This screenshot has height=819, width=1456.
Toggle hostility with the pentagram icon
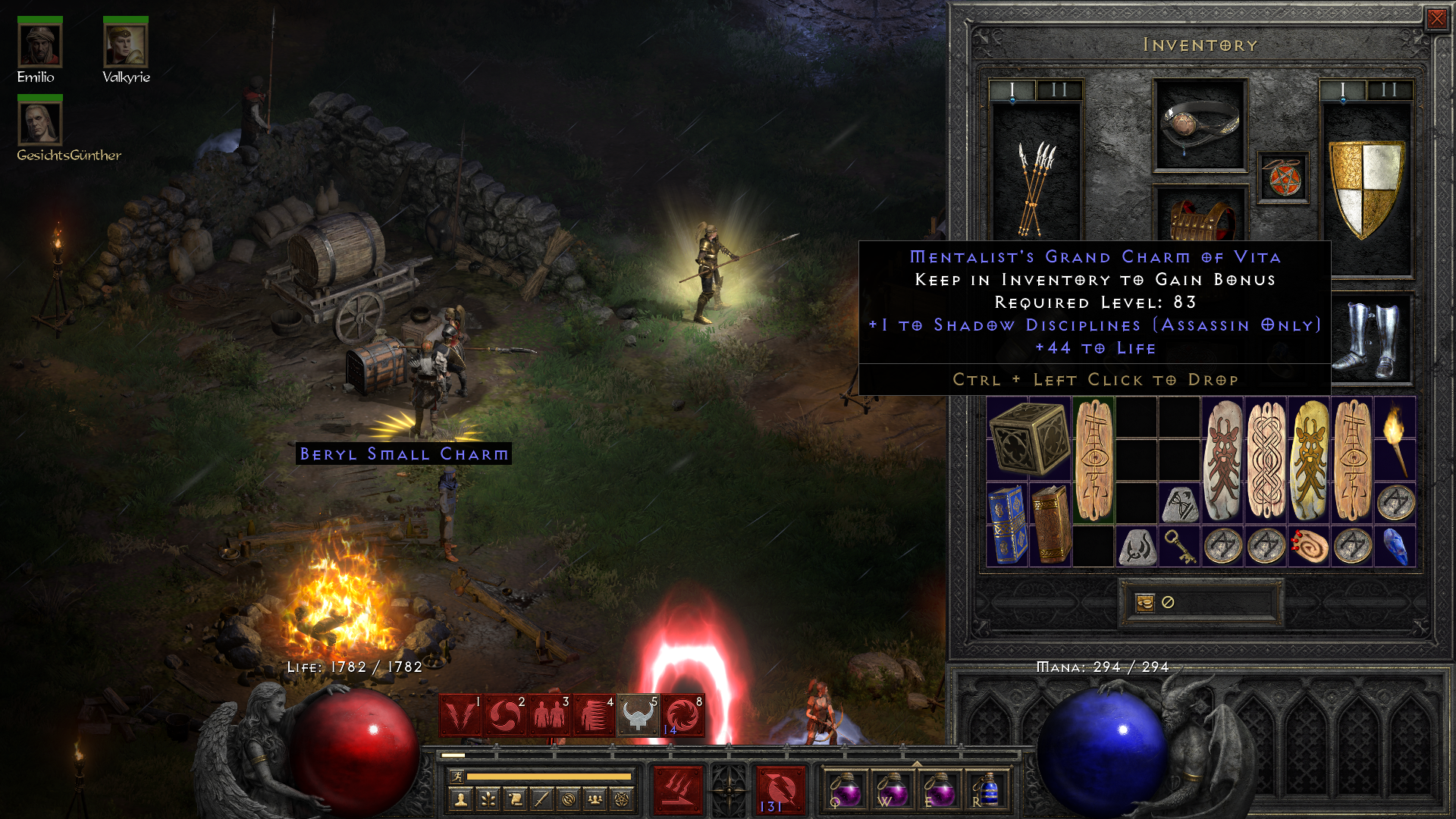[x=621, y=799]
